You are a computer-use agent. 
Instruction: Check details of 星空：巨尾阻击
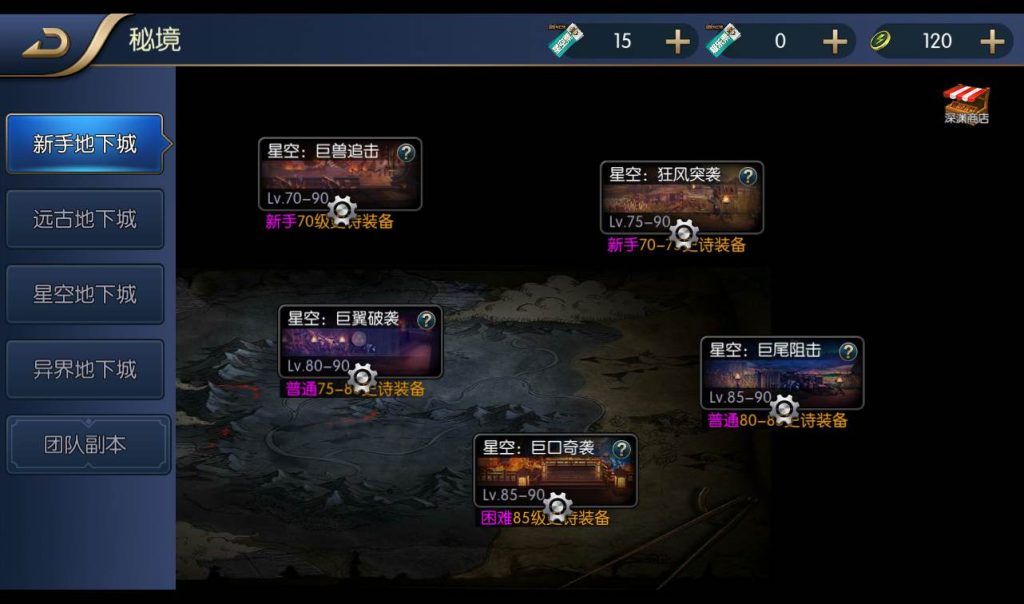point(848,351)
